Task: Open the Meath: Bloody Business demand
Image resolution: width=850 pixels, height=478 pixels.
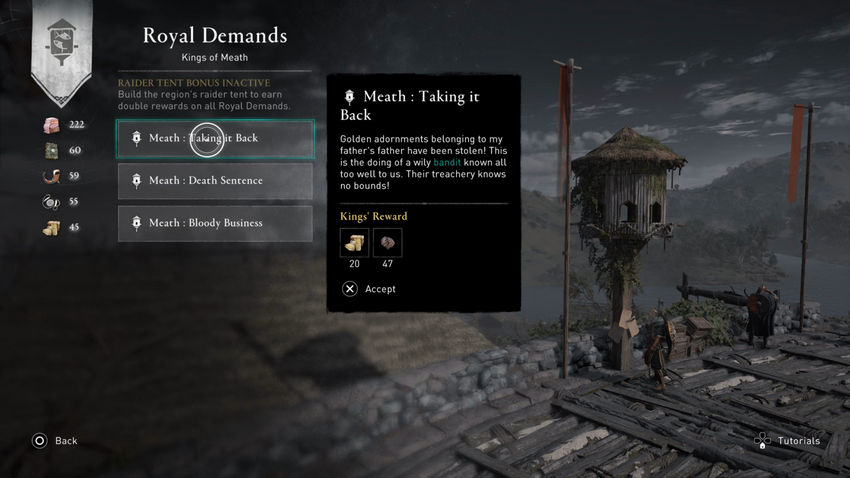Action: [215, 223]
